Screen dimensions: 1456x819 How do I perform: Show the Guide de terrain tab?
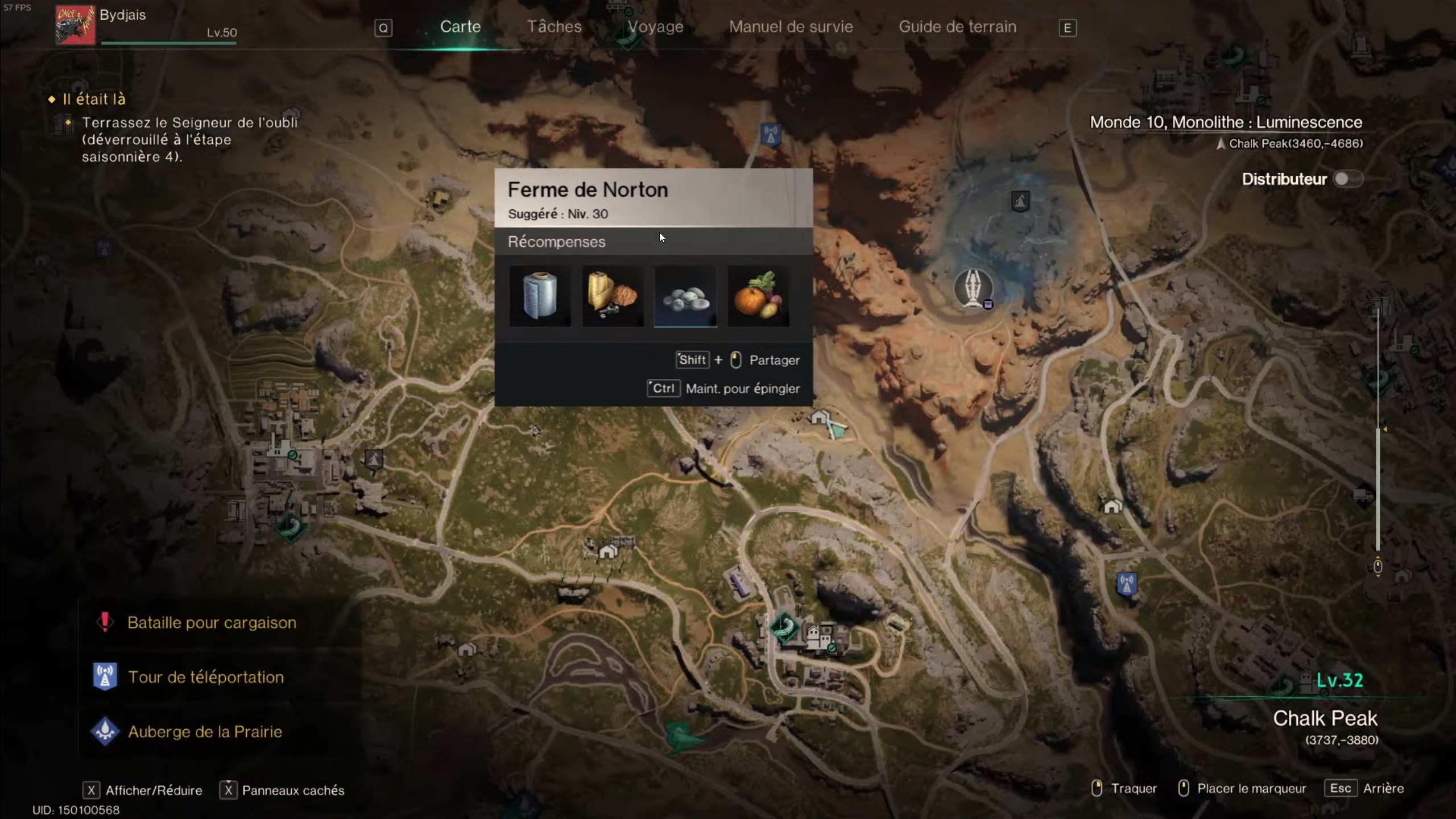tap(957, 27)
